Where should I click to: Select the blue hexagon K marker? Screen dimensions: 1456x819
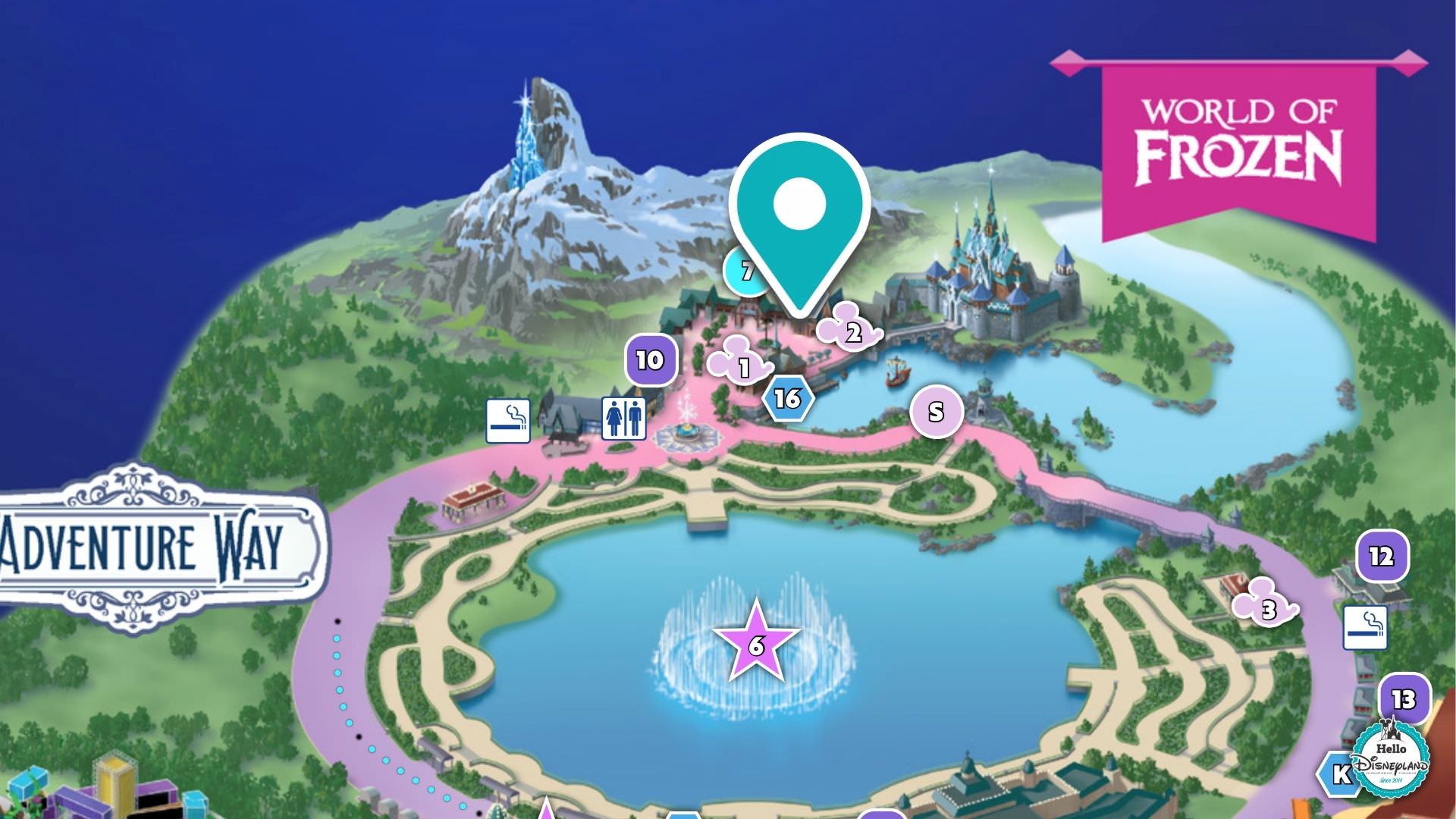(x=1339, y=774)
